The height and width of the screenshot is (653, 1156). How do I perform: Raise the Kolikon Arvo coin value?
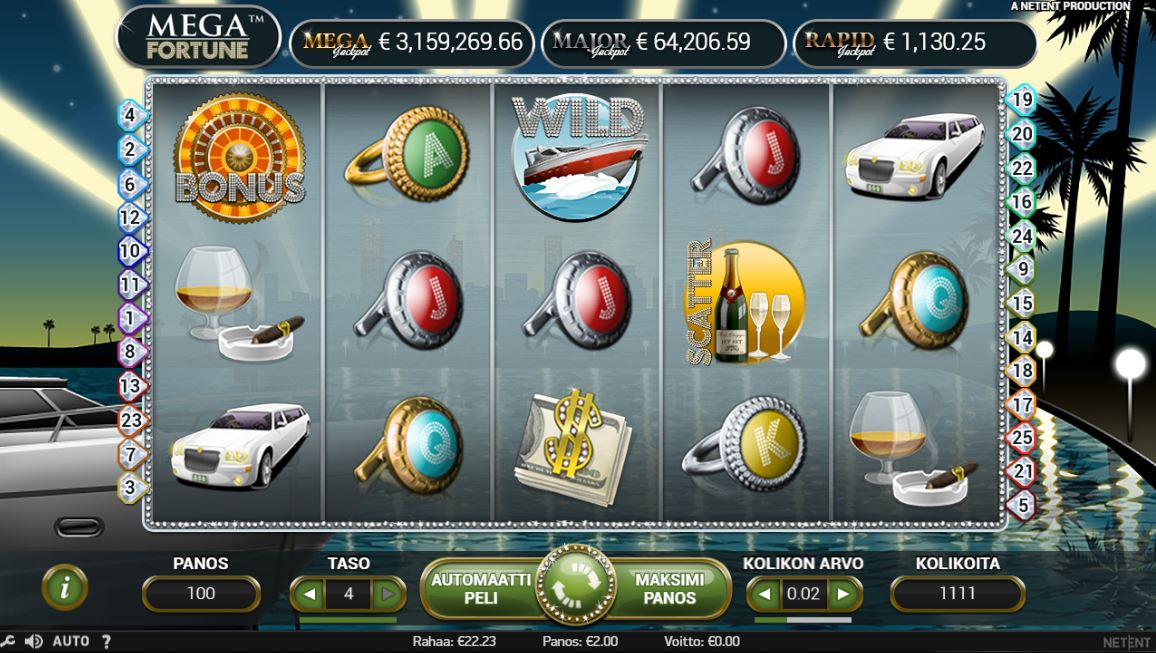[843, 594]
